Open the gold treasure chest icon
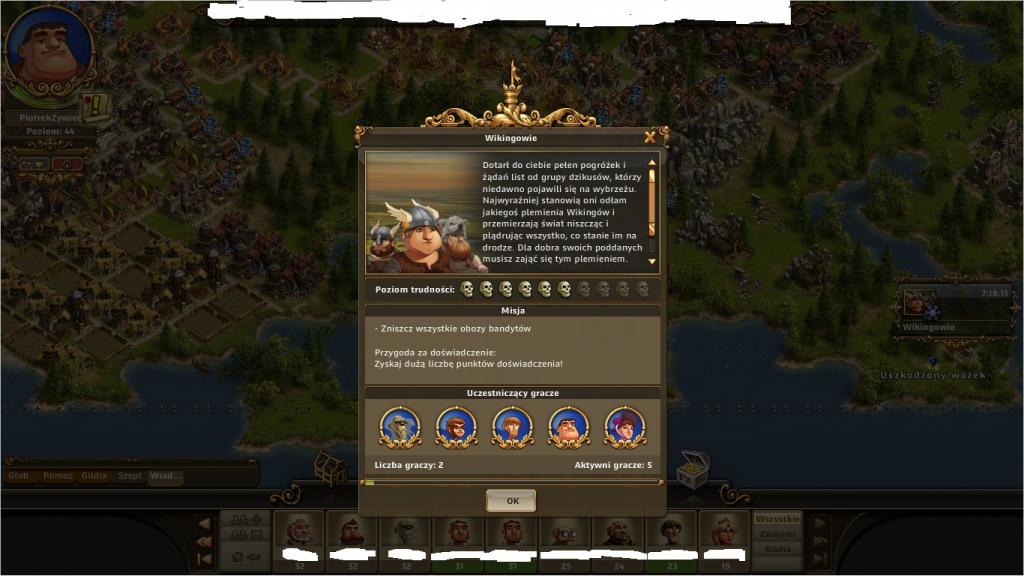This screenshot has width=1024, height=576. 692,467
